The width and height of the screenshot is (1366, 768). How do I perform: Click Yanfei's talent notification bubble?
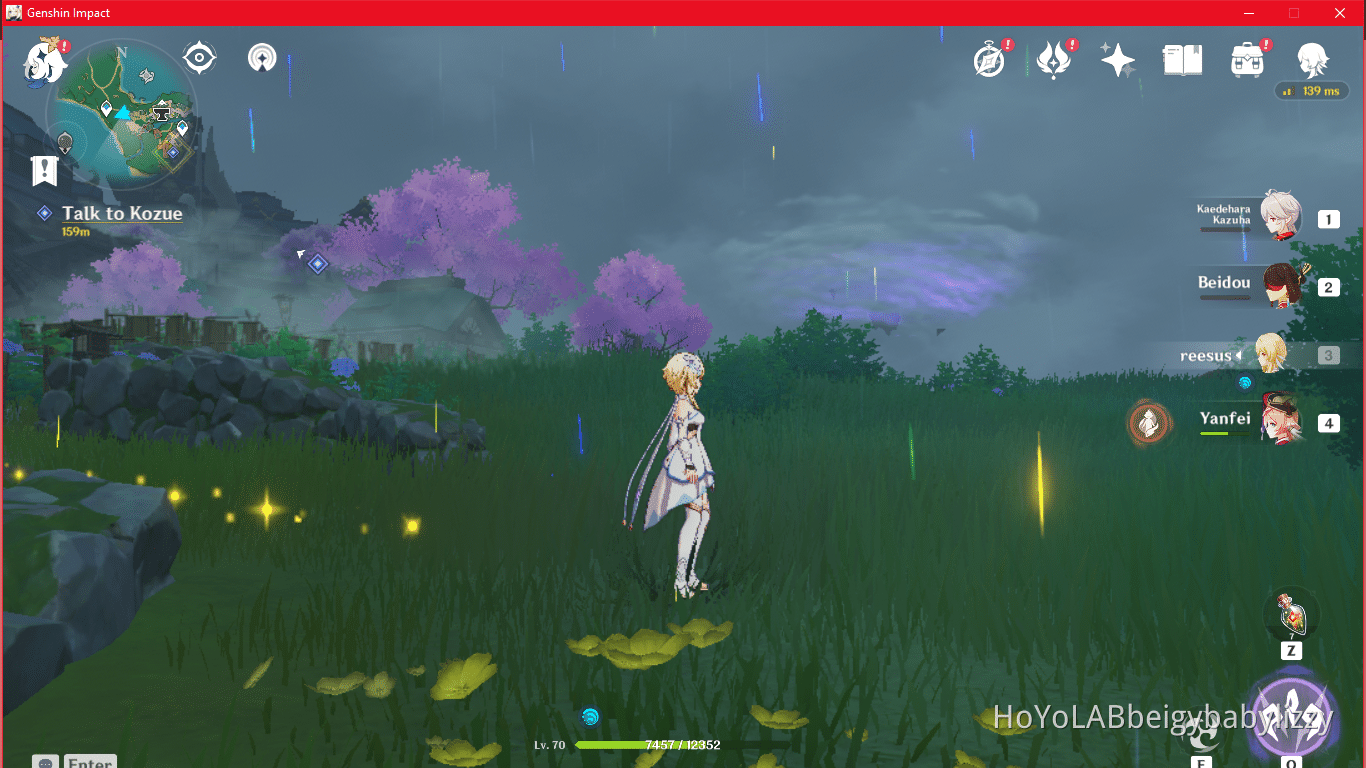click(1148, 423)
